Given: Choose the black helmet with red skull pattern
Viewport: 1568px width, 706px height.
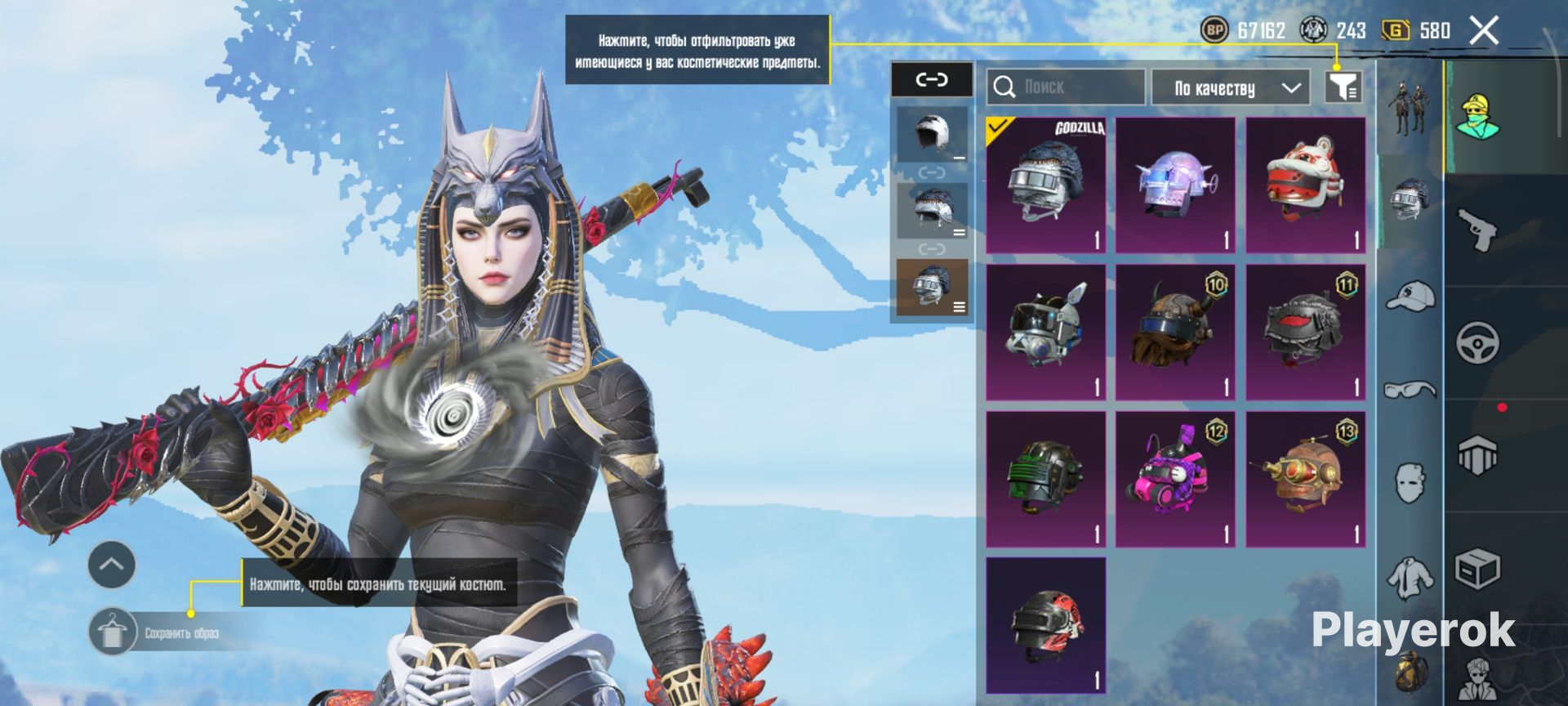Looking at the screenshot, I should point(1045,625).
